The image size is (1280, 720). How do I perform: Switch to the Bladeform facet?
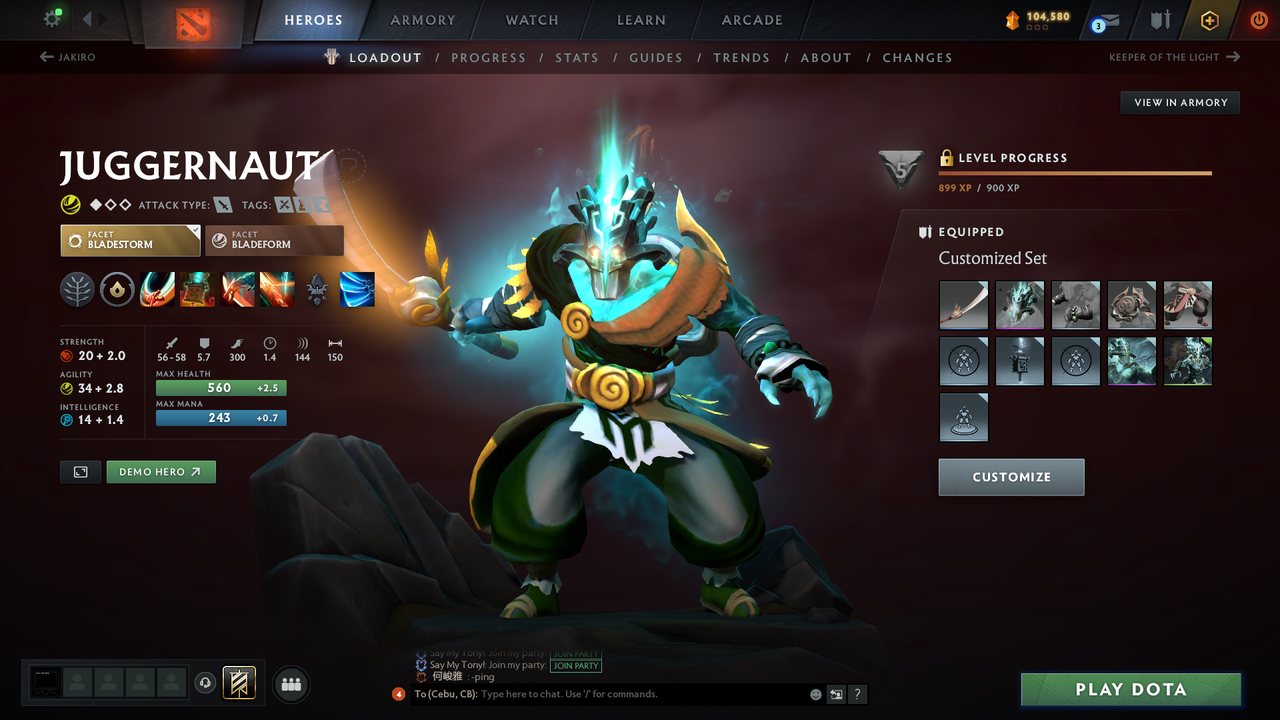pos(275,239)
